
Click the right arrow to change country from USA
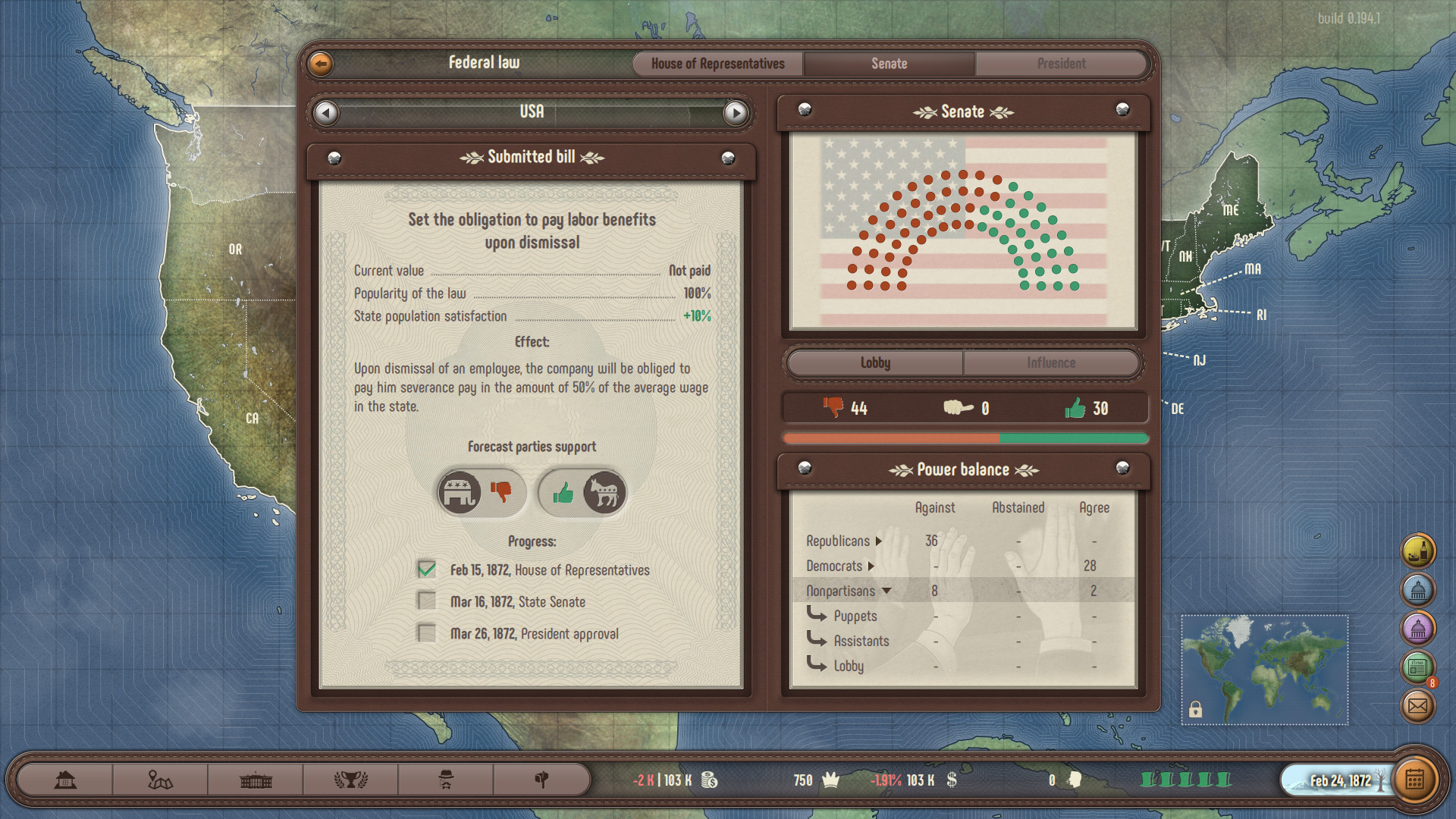click(x=734, y=112)
